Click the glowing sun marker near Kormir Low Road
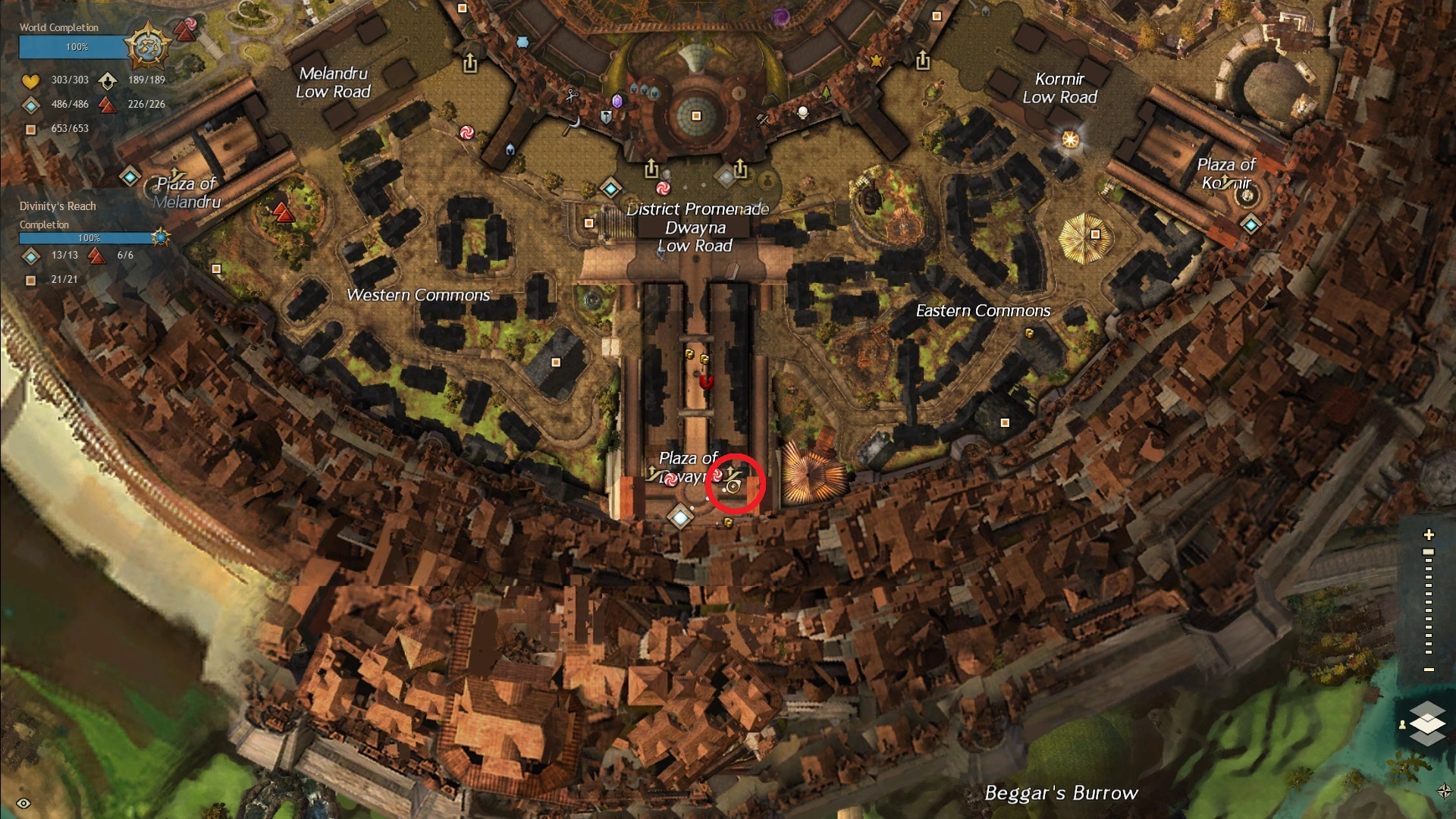 tap(1070, 140)
